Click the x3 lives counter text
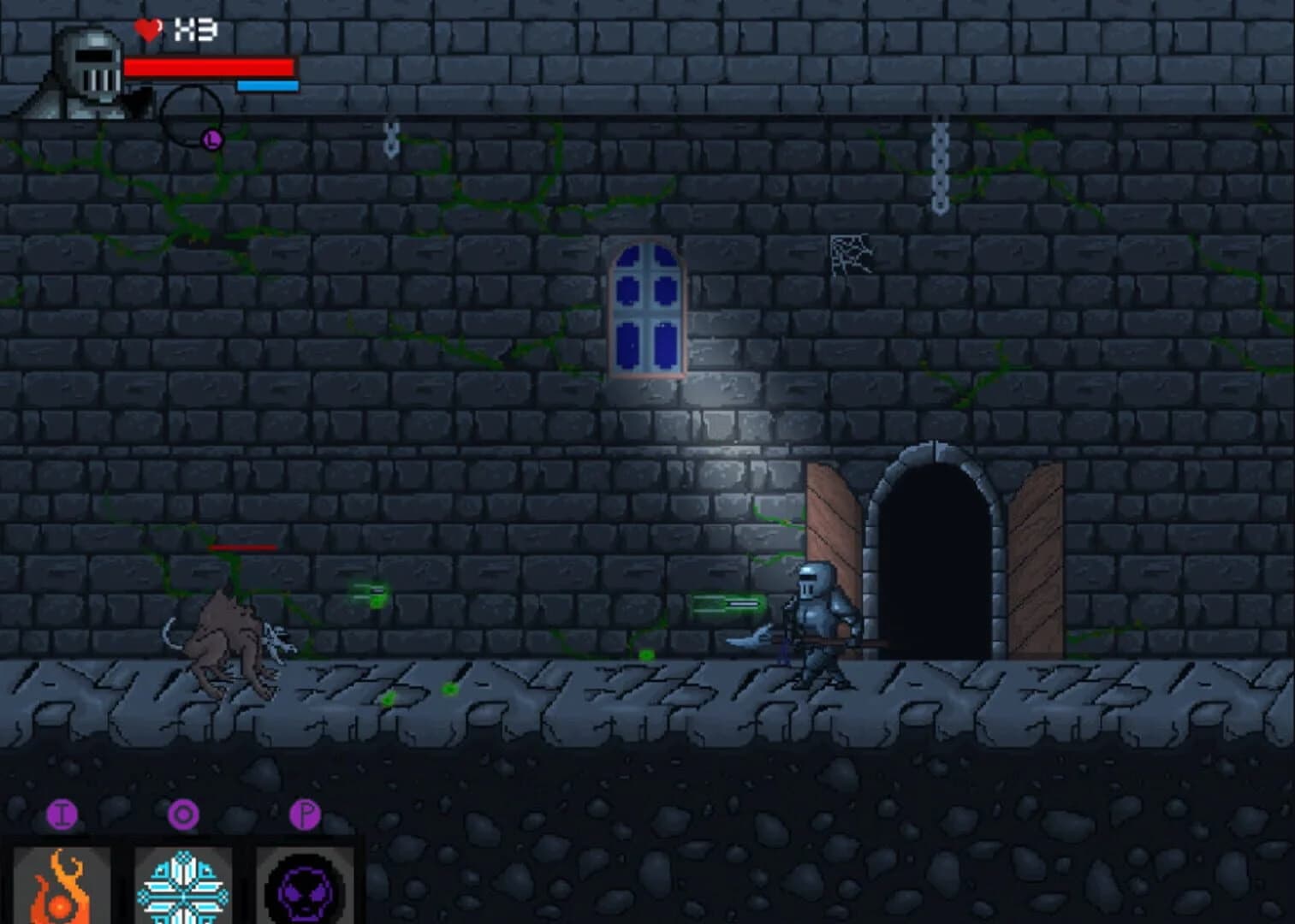 (195, 28)
